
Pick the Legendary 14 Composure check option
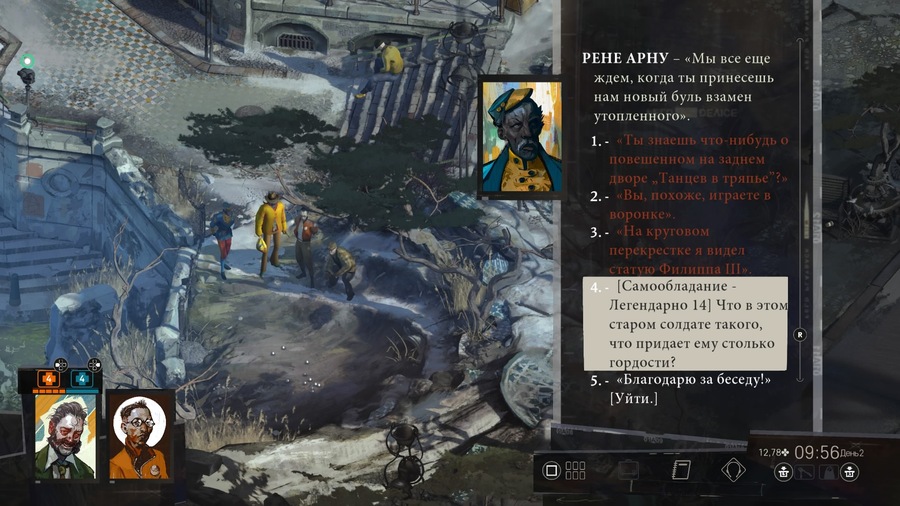coord(686,325)
